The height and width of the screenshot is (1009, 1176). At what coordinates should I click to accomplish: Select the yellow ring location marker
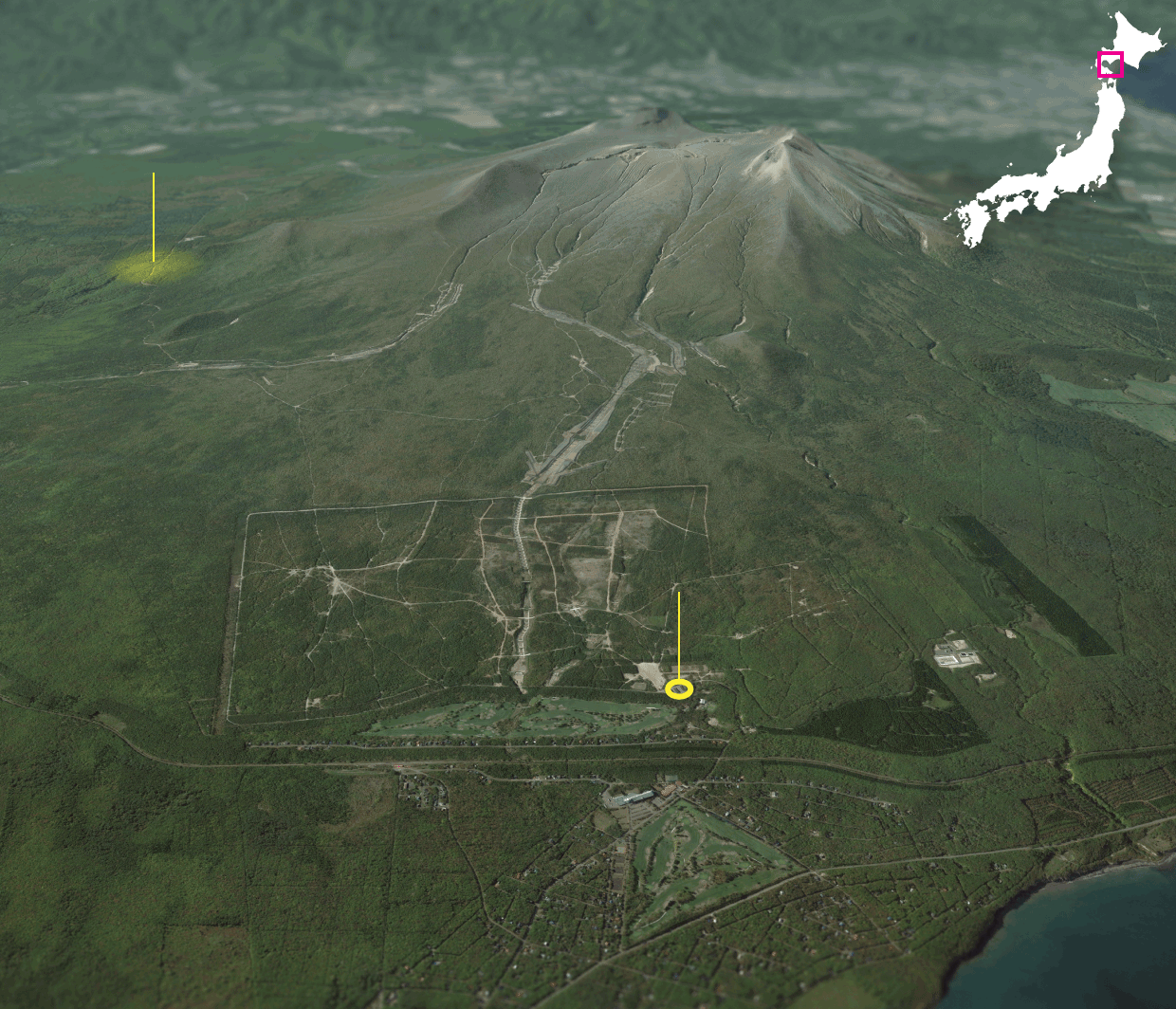679,689
